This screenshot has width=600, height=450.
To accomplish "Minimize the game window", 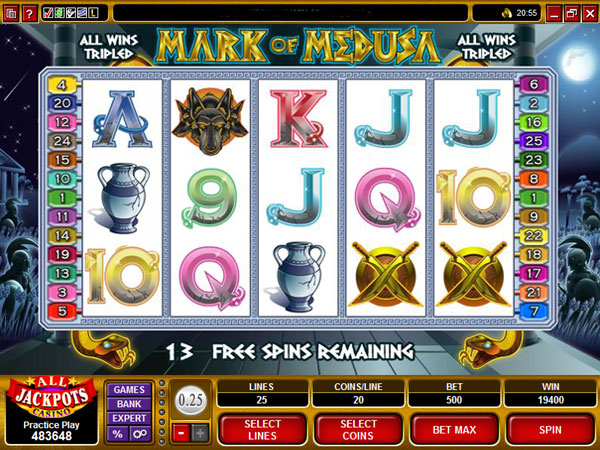I will point(555,13).
